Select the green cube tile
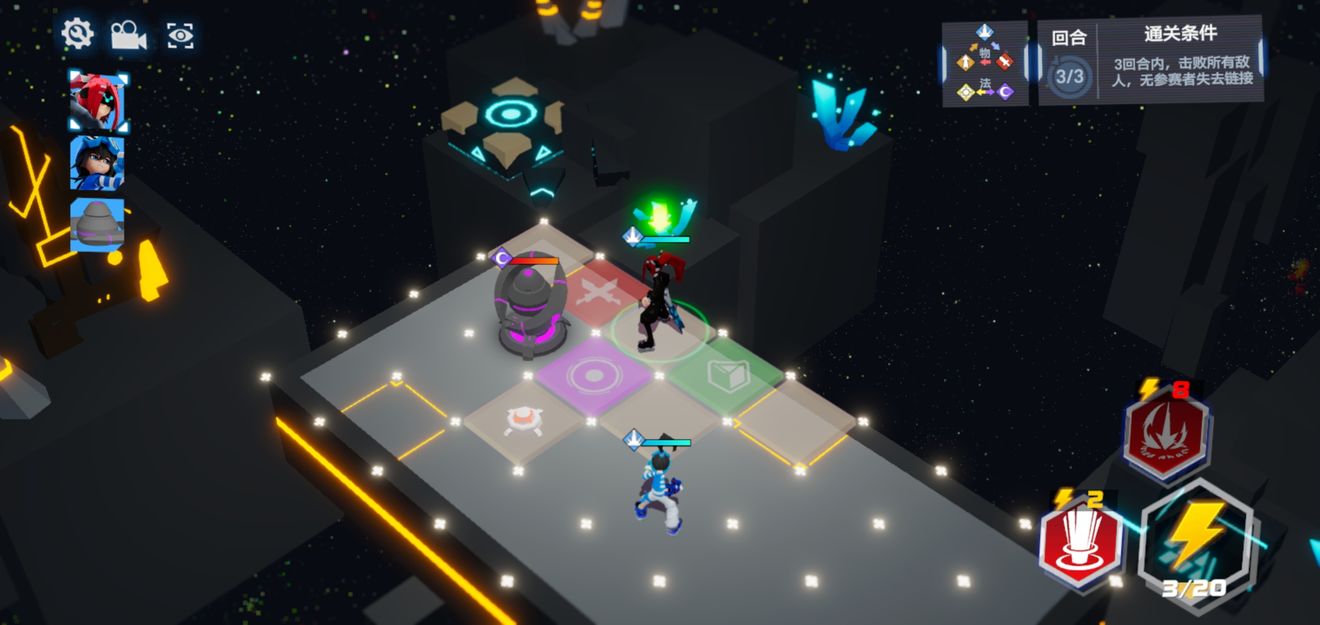This screenshot has height=625, width=1320. point(727,375)
